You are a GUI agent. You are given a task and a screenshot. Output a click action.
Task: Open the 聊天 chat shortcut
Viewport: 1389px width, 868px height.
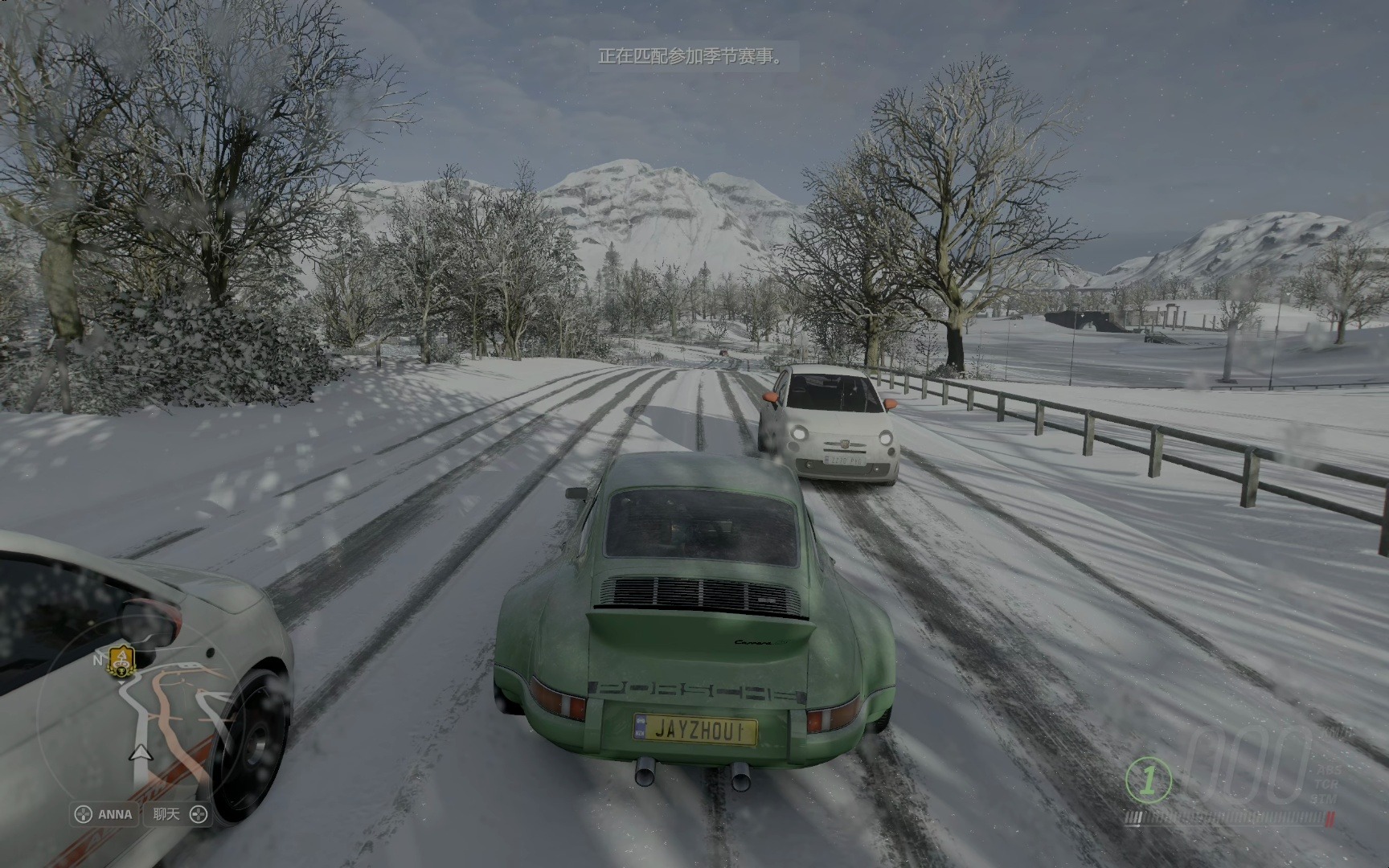point(178,814)
